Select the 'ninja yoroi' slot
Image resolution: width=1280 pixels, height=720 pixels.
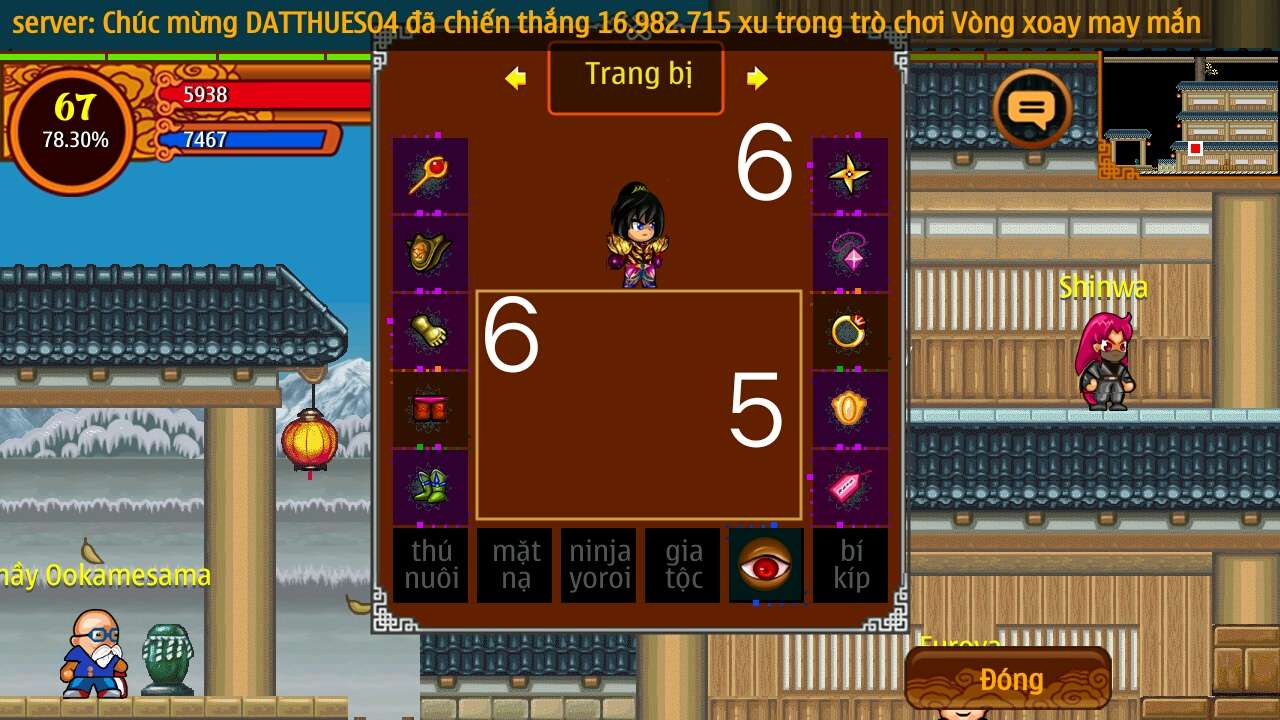pyautogui.click(x=598, y=565)
